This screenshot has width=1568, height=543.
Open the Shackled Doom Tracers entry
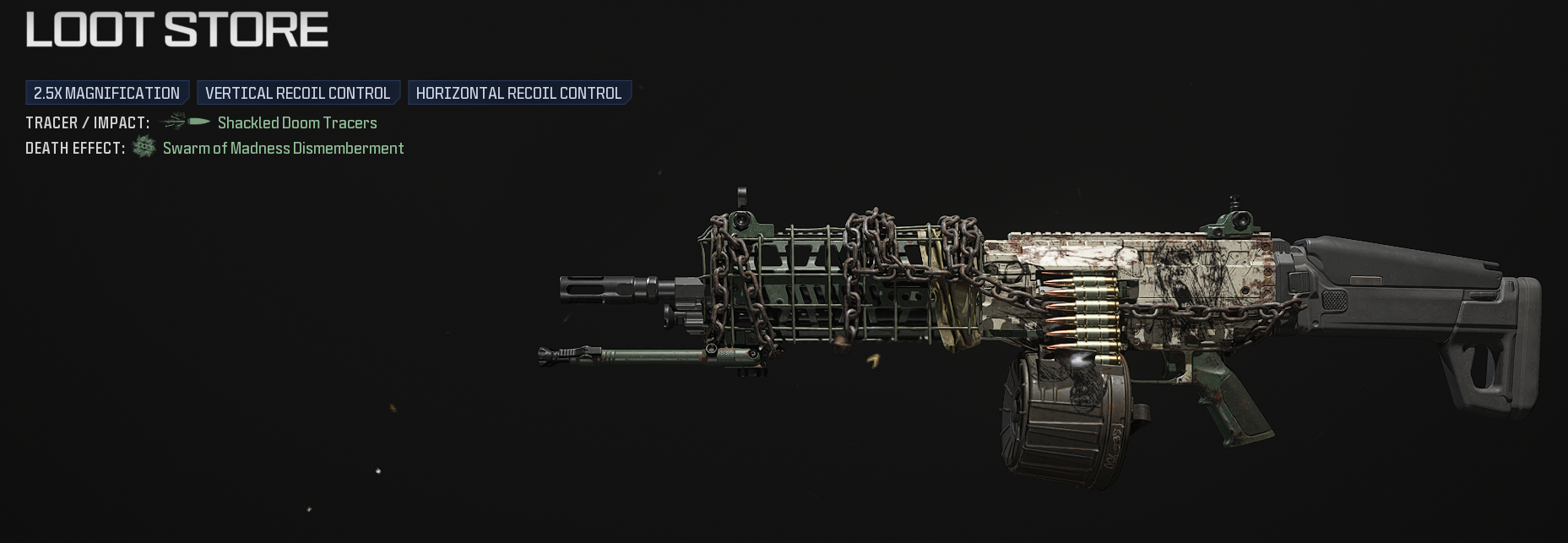297,122
